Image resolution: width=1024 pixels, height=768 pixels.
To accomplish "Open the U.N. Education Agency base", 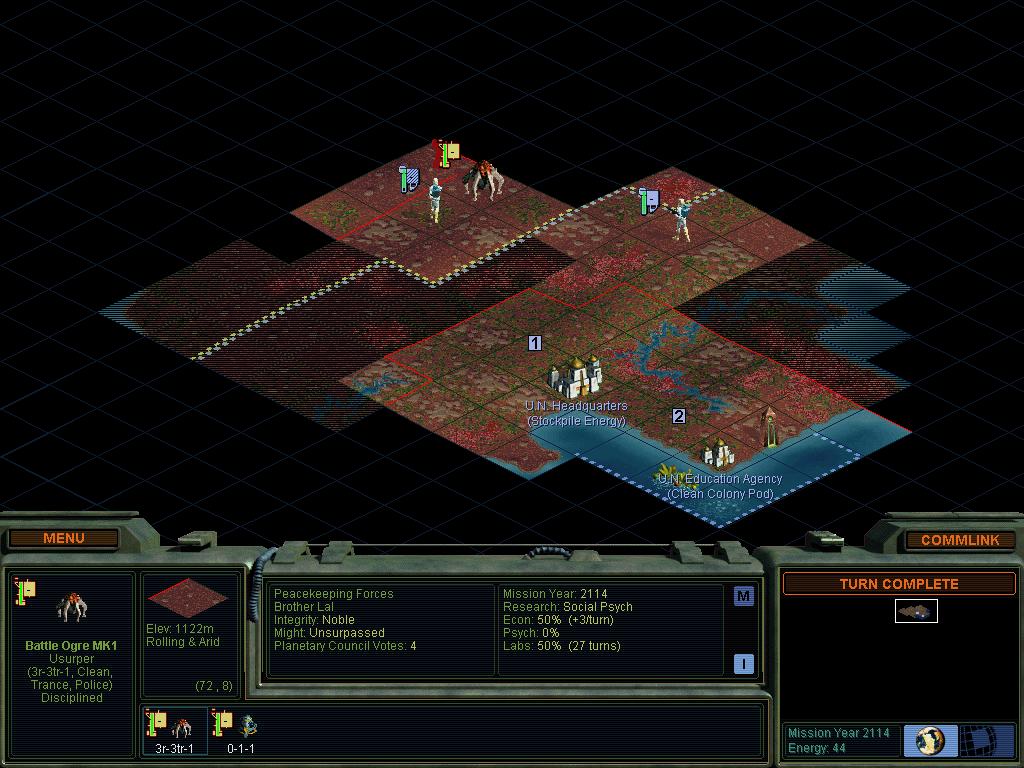I will click(719, 454).
